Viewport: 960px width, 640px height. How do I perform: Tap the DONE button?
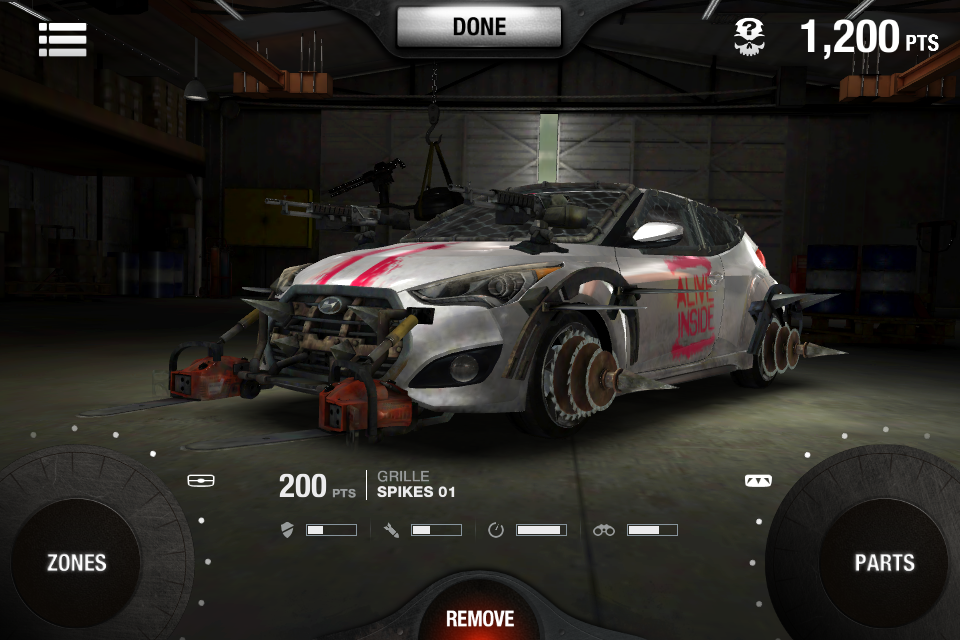(479, 27)
